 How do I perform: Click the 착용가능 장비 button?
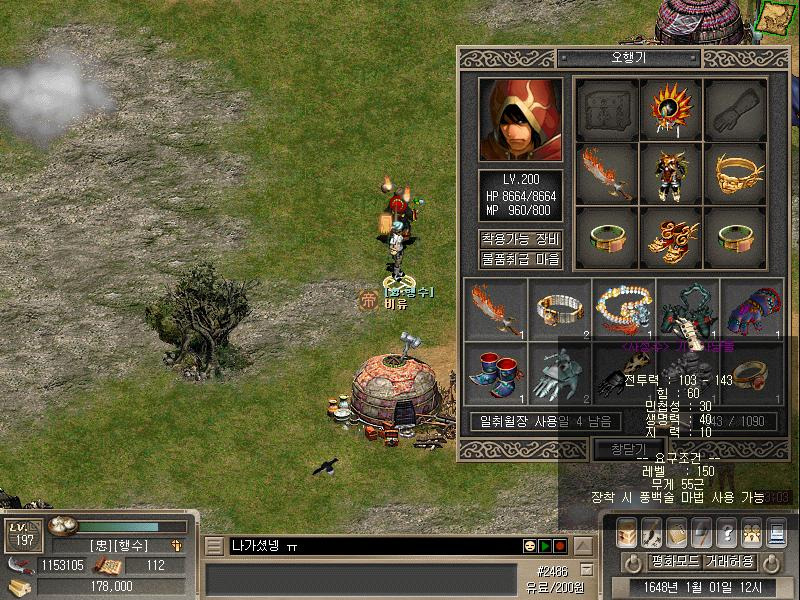[x=520, y=240]
